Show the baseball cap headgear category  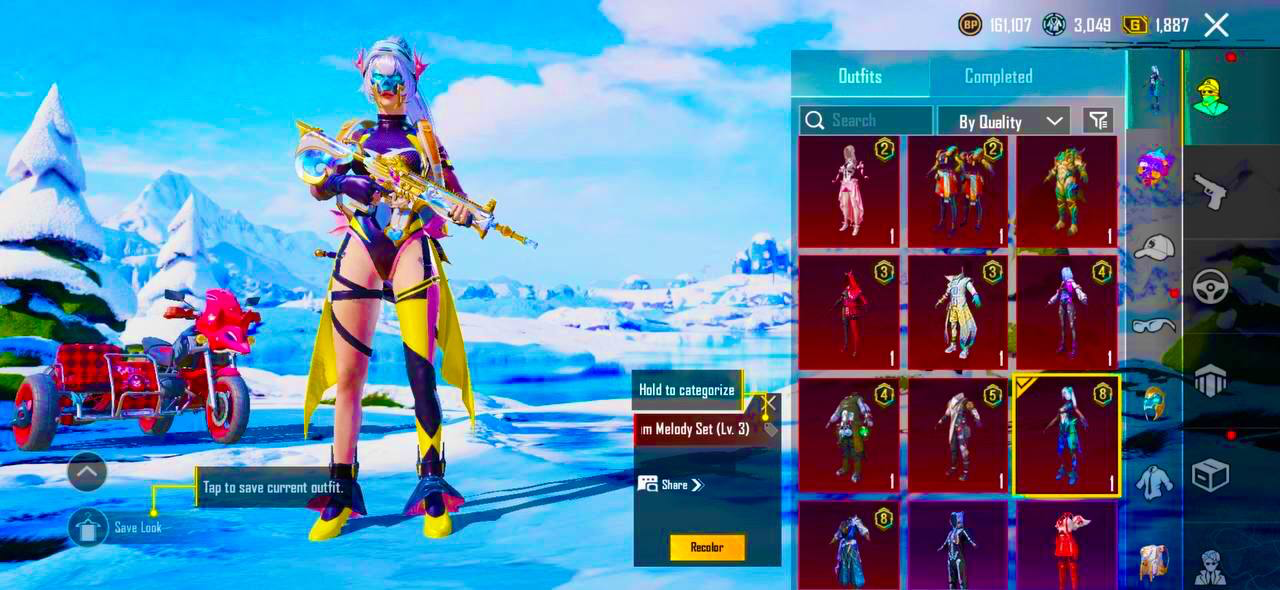[1154, 247]
